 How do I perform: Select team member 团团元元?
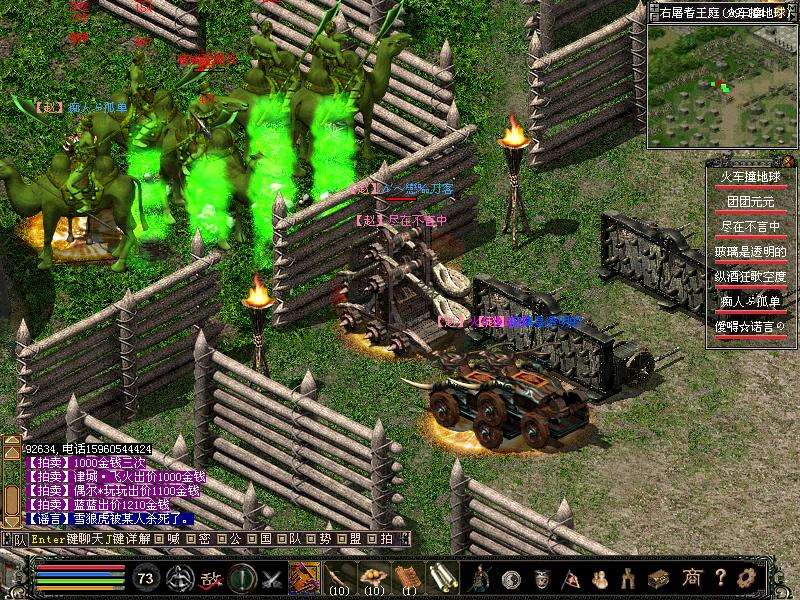point(750,201)
